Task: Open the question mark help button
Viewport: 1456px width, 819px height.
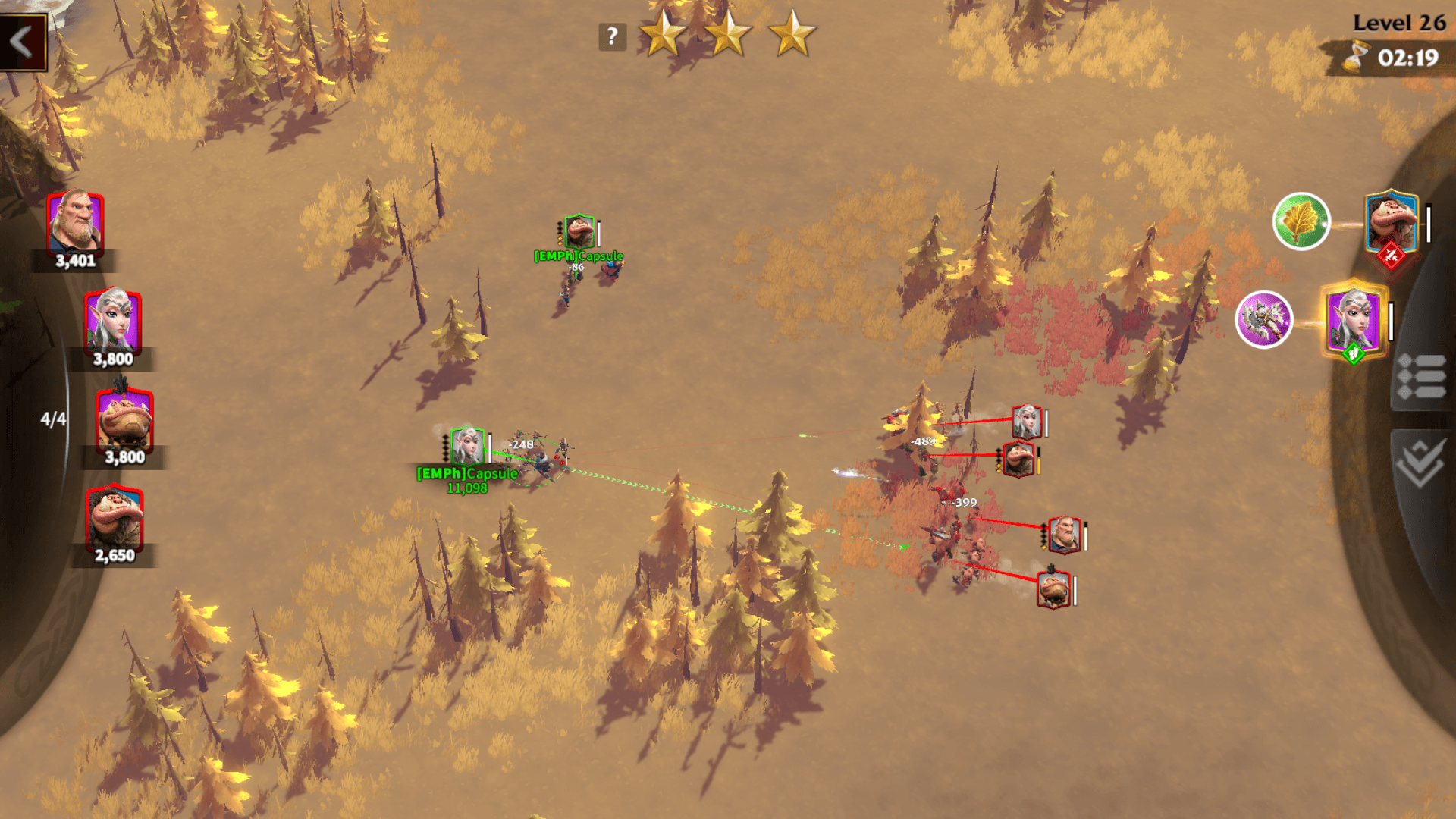Action: (612, 36)
